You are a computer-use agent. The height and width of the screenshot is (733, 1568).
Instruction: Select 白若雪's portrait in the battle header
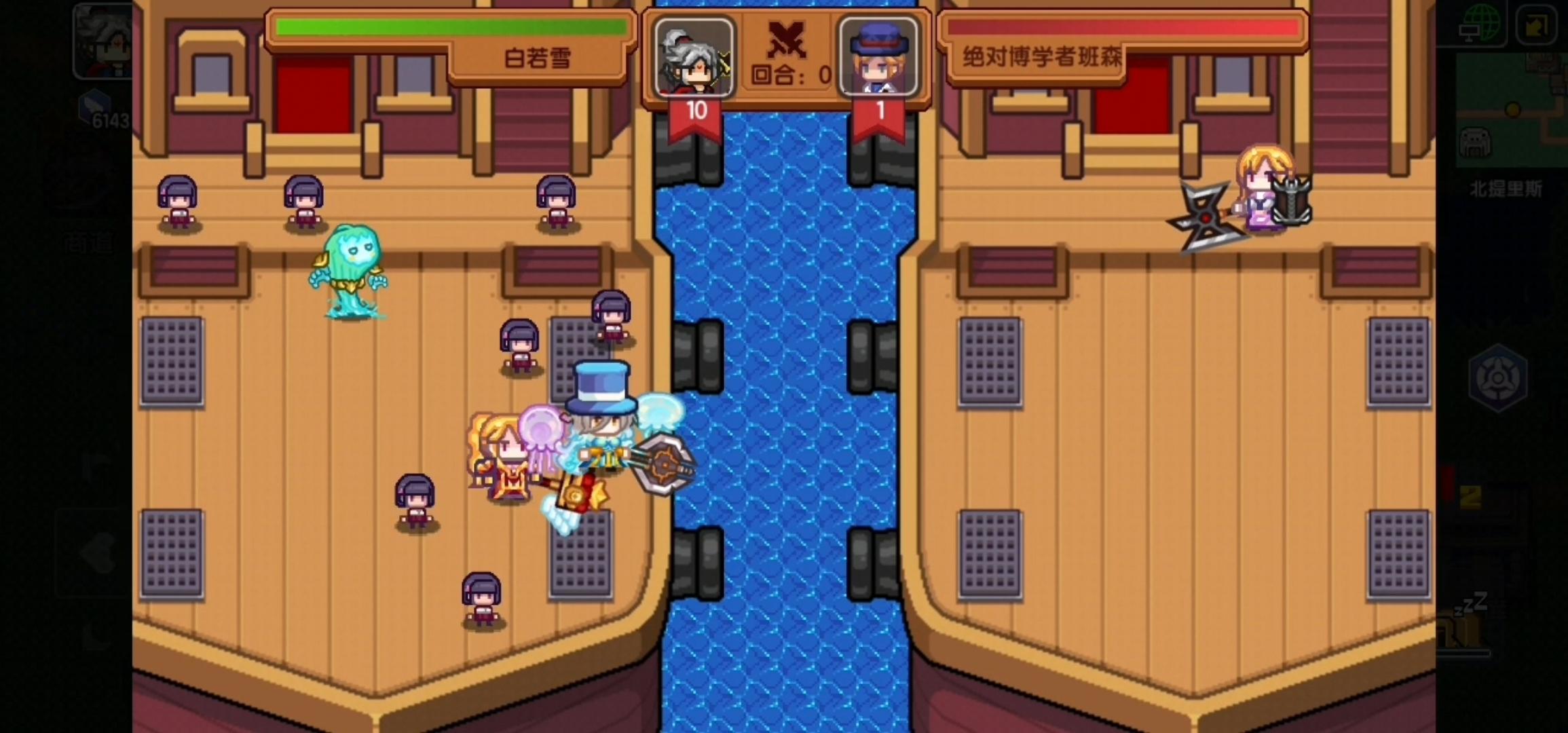click(694, 58)
